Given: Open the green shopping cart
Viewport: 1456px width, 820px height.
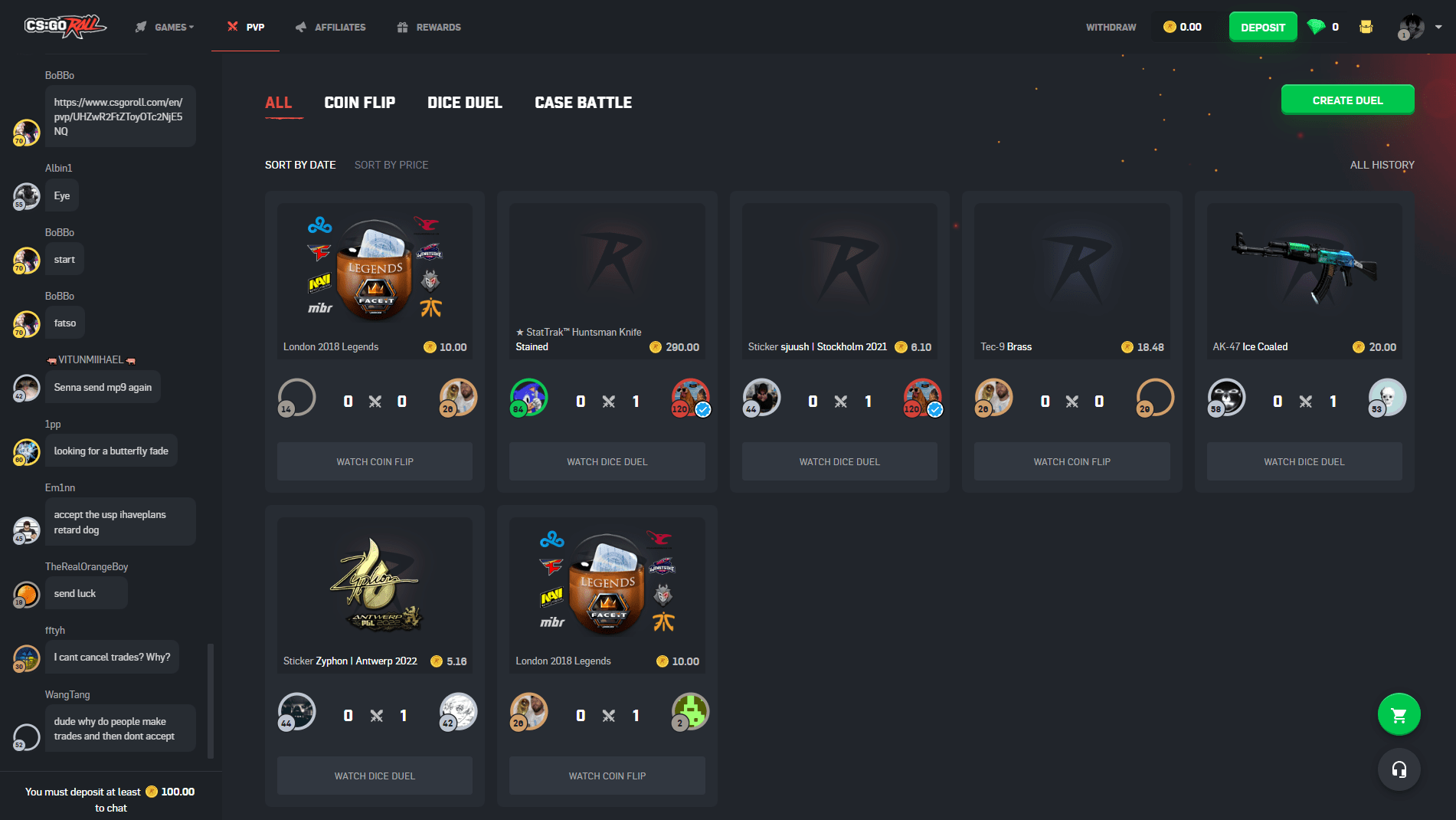Looking at the screenshot, I should [1399, 713].
